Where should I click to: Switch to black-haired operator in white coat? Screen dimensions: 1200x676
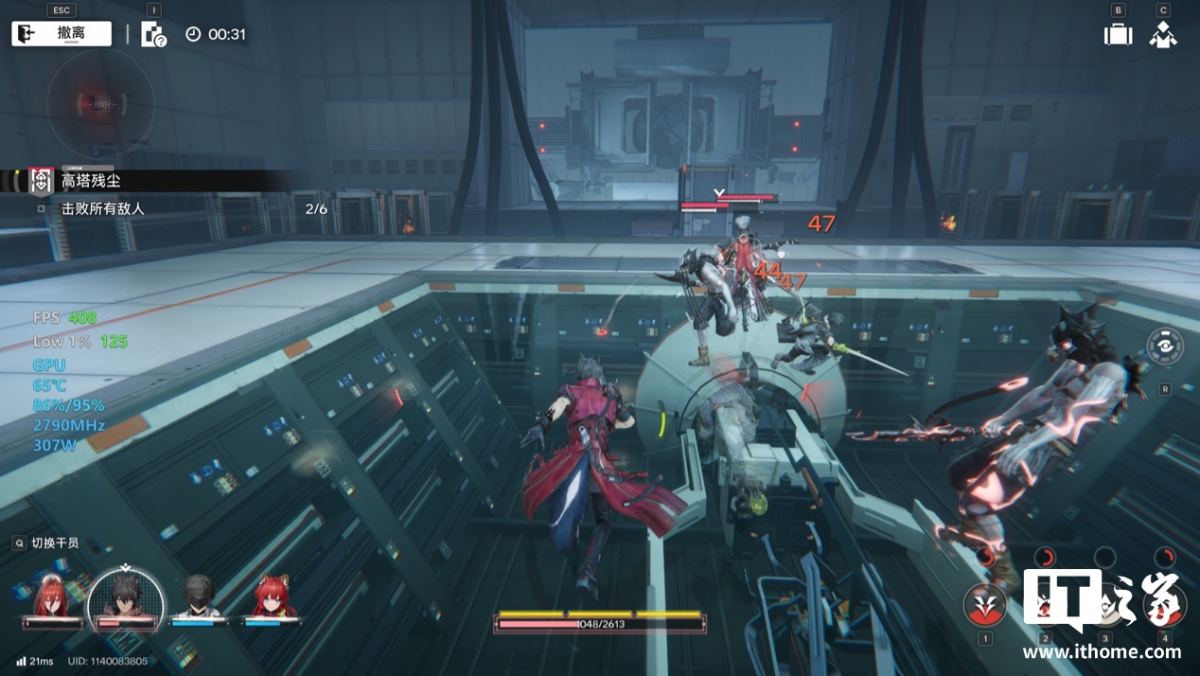pyautogui.click(x=200, y=599)
